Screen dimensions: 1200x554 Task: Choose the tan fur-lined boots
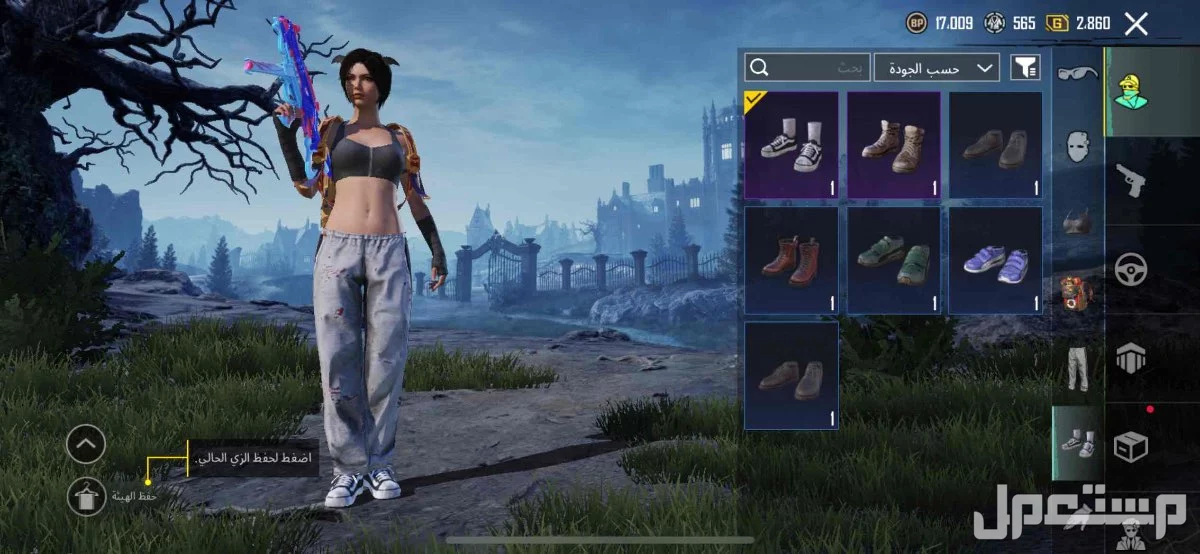coord(894,145)
